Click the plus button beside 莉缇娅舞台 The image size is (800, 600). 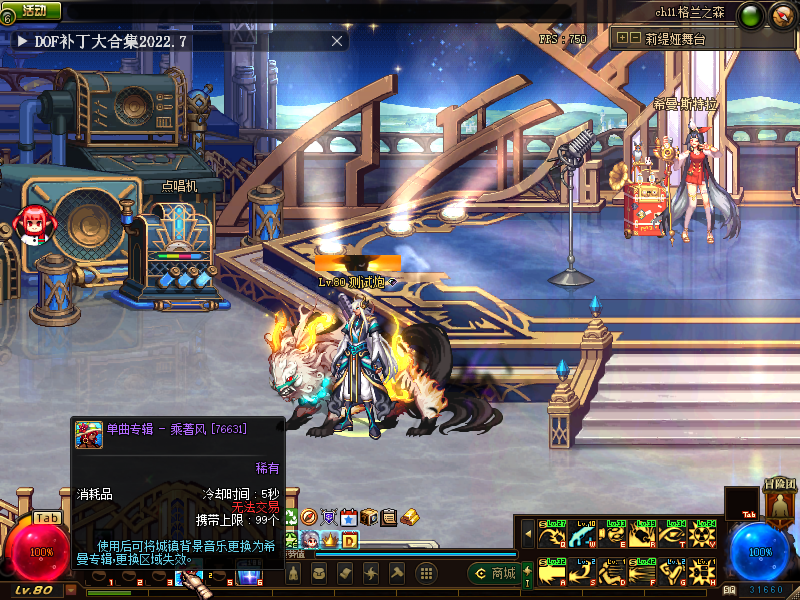point(622,38)
